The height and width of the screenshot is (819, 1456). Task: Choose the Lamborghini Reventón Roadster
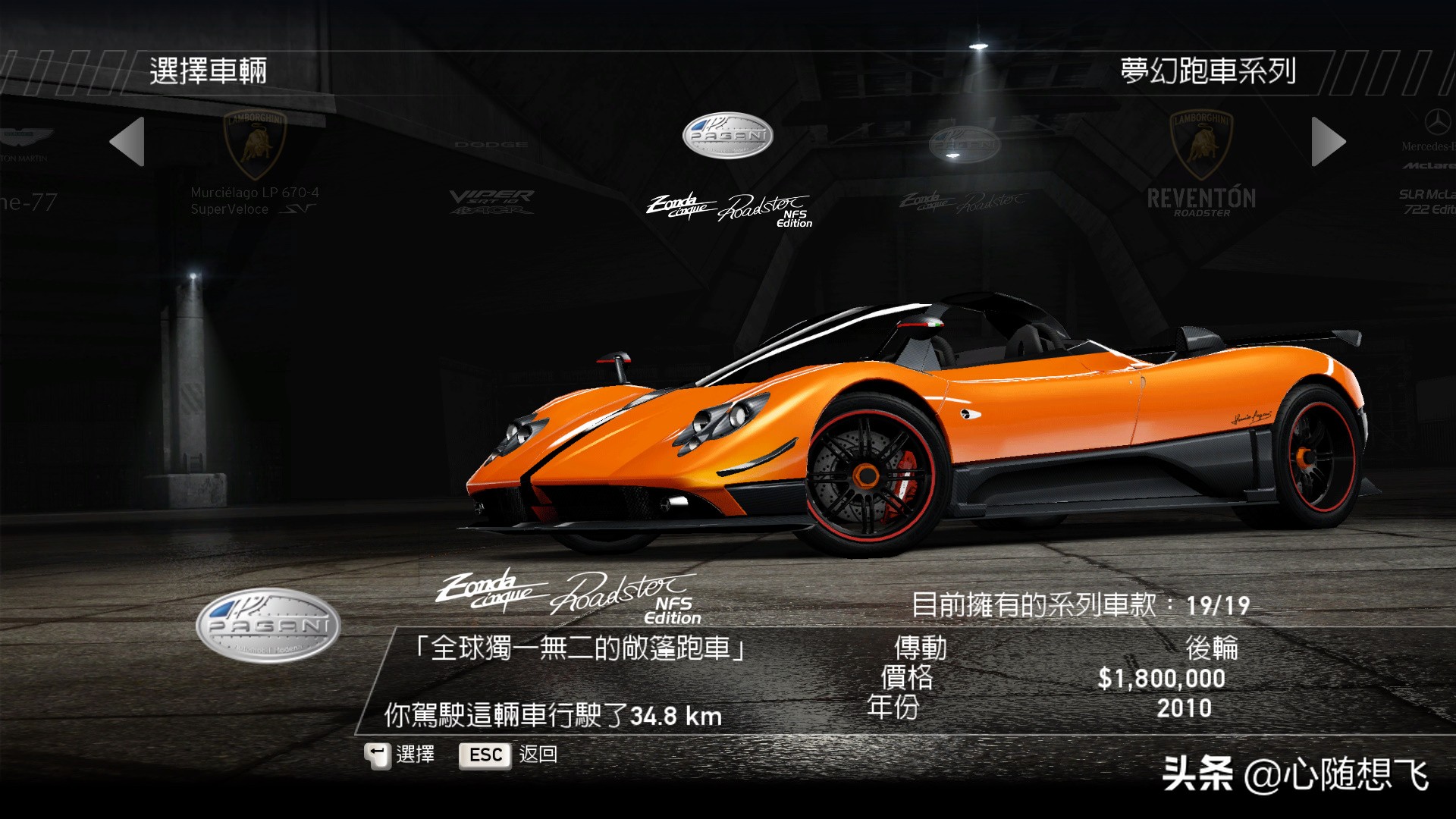1201,167
